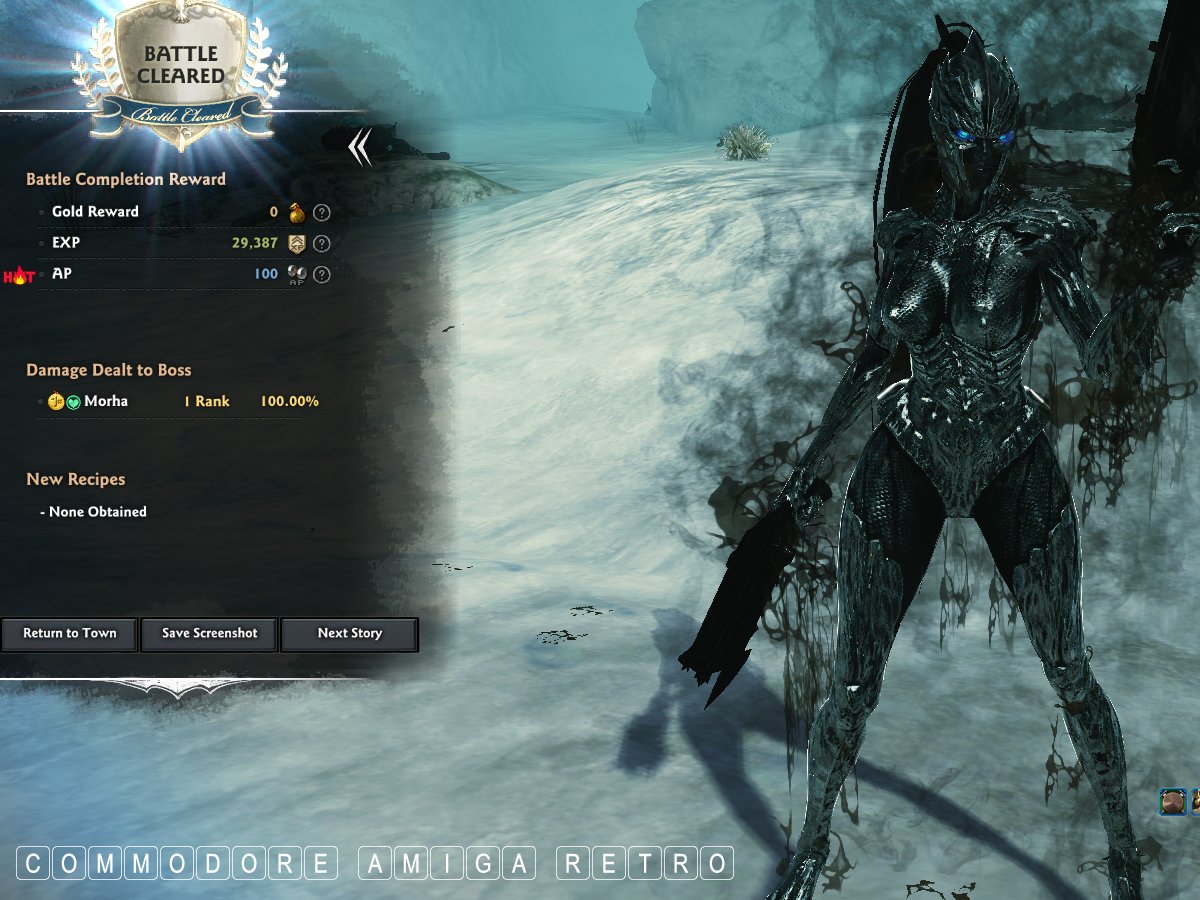
Task: Select player Morha in damage ranking
Action: click(x=106, y=401)
